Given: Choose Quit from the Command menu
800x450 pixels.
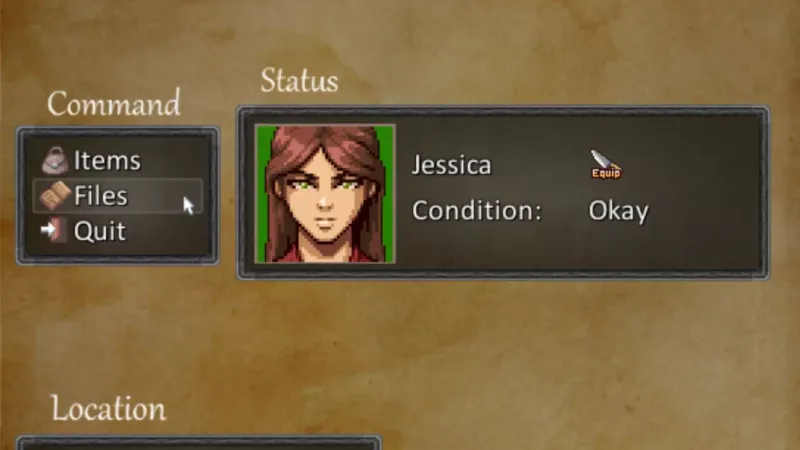Looking at the screenshot, I should point(99,231).
